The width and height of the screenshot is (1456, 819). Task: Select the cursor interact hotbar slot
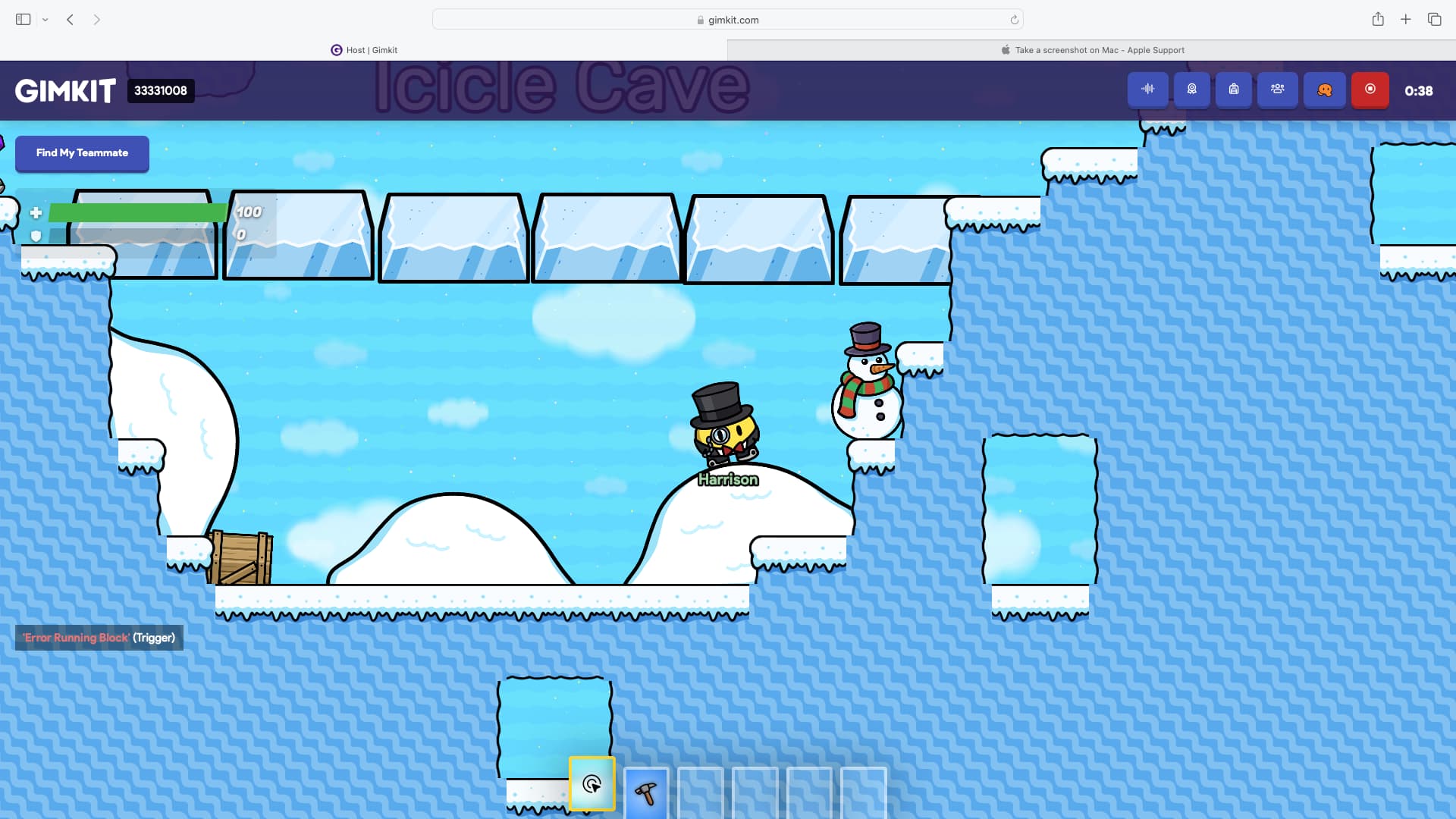pos(592,784)
